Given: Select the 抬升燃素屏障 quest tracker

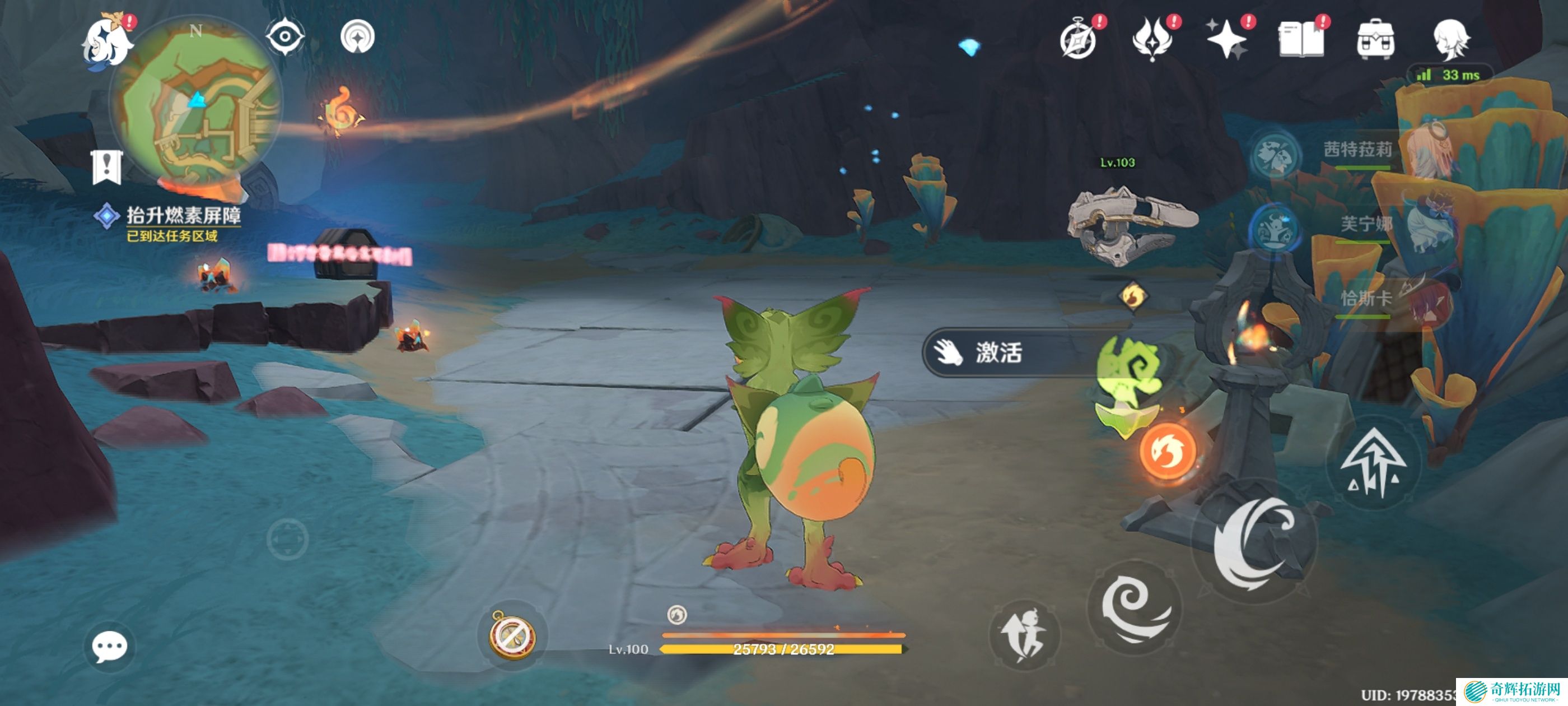Looking at the screenshot, I should click(x=183, y=216).
